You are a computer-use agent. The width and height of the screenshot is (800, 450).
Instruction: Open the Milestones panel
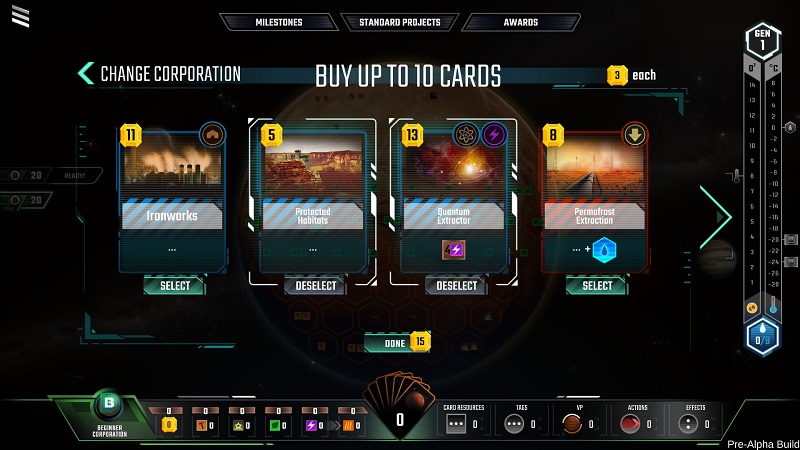click(x=277, y=22)
